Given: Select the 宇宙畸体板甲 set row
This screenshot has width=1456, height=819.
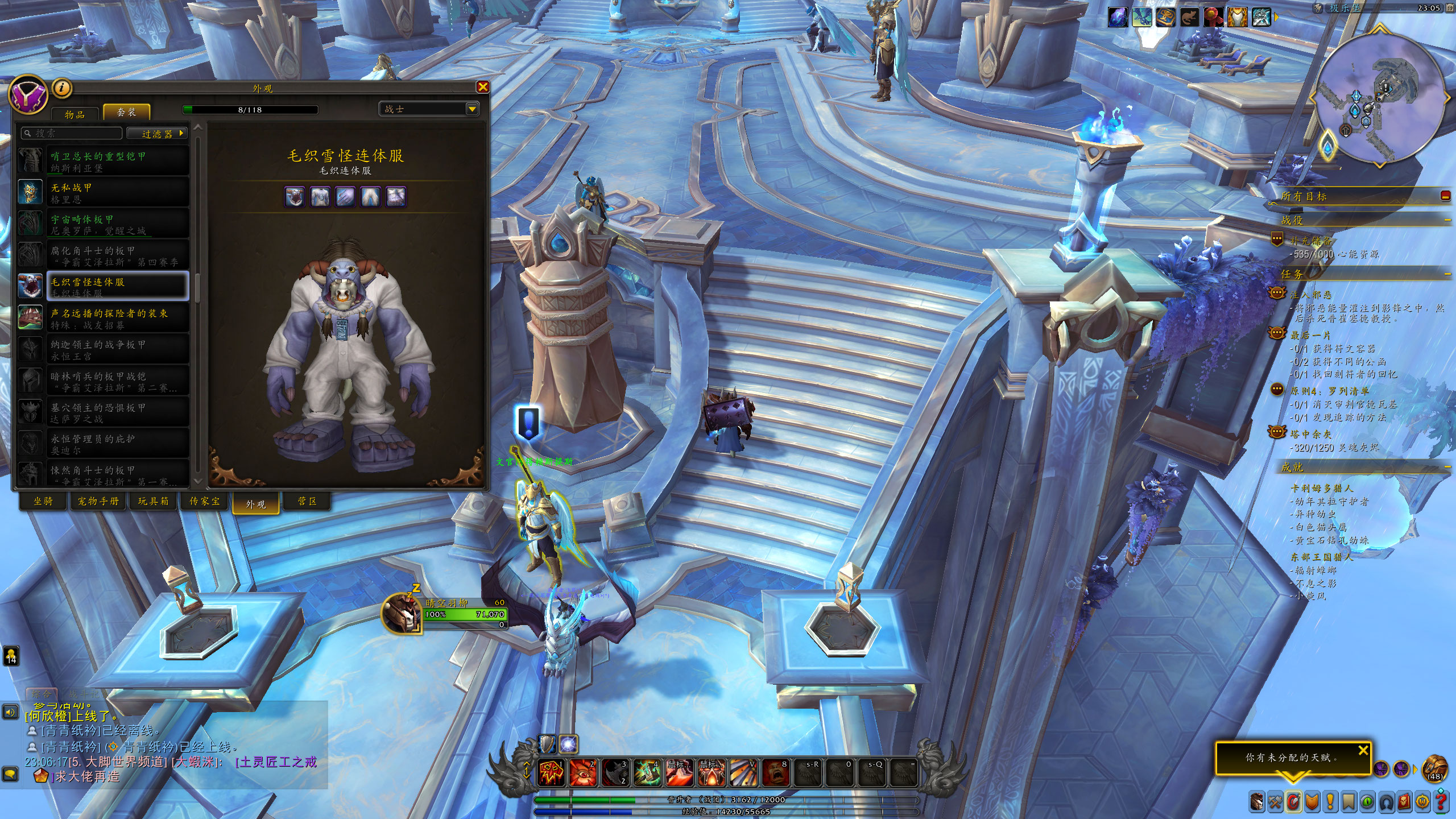Looking at the screenshot, I should [x=104, y=224].
